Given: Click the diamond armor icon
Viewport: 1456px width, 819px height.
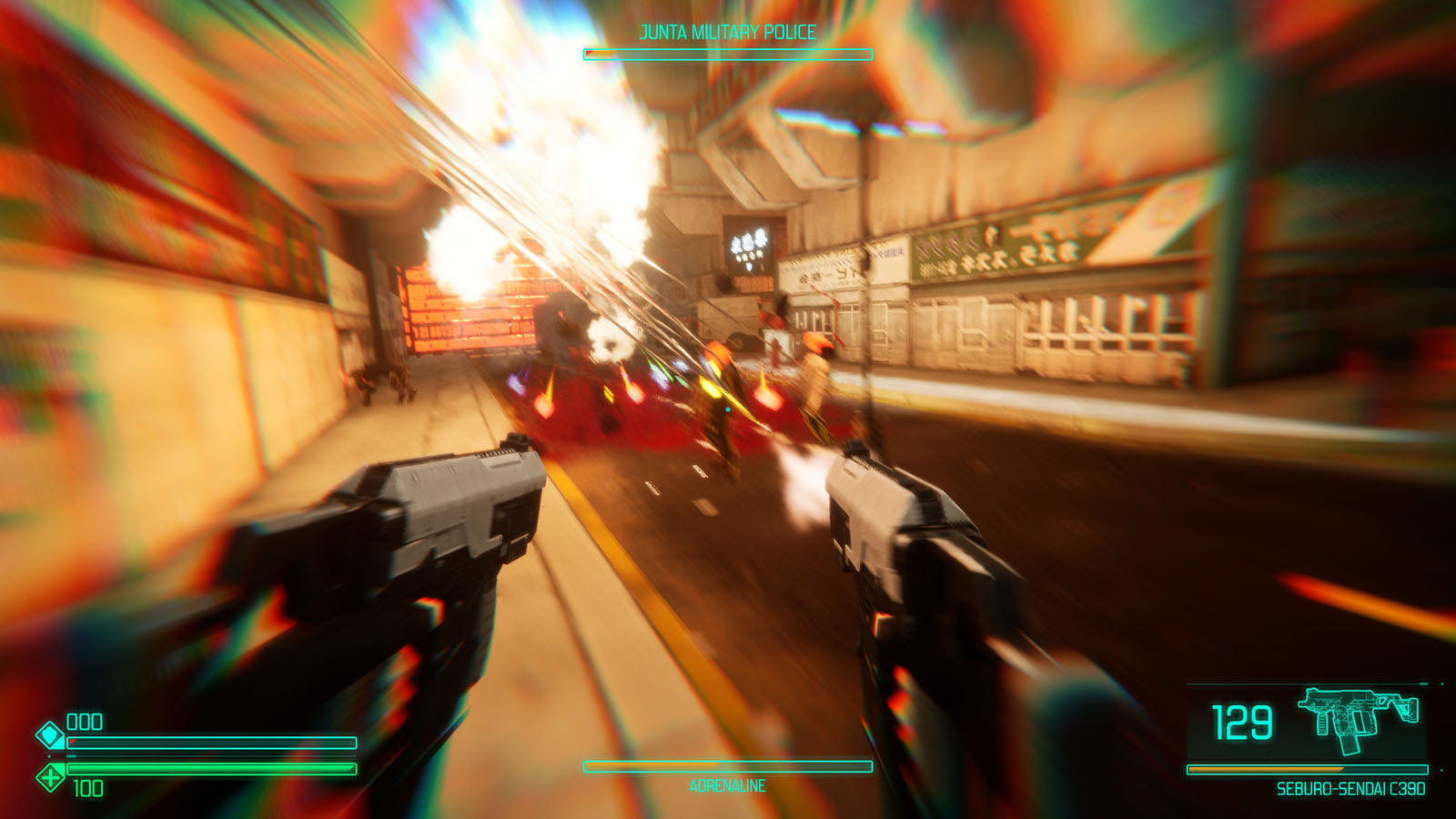Looking at the screenshot, I should 49,733.
